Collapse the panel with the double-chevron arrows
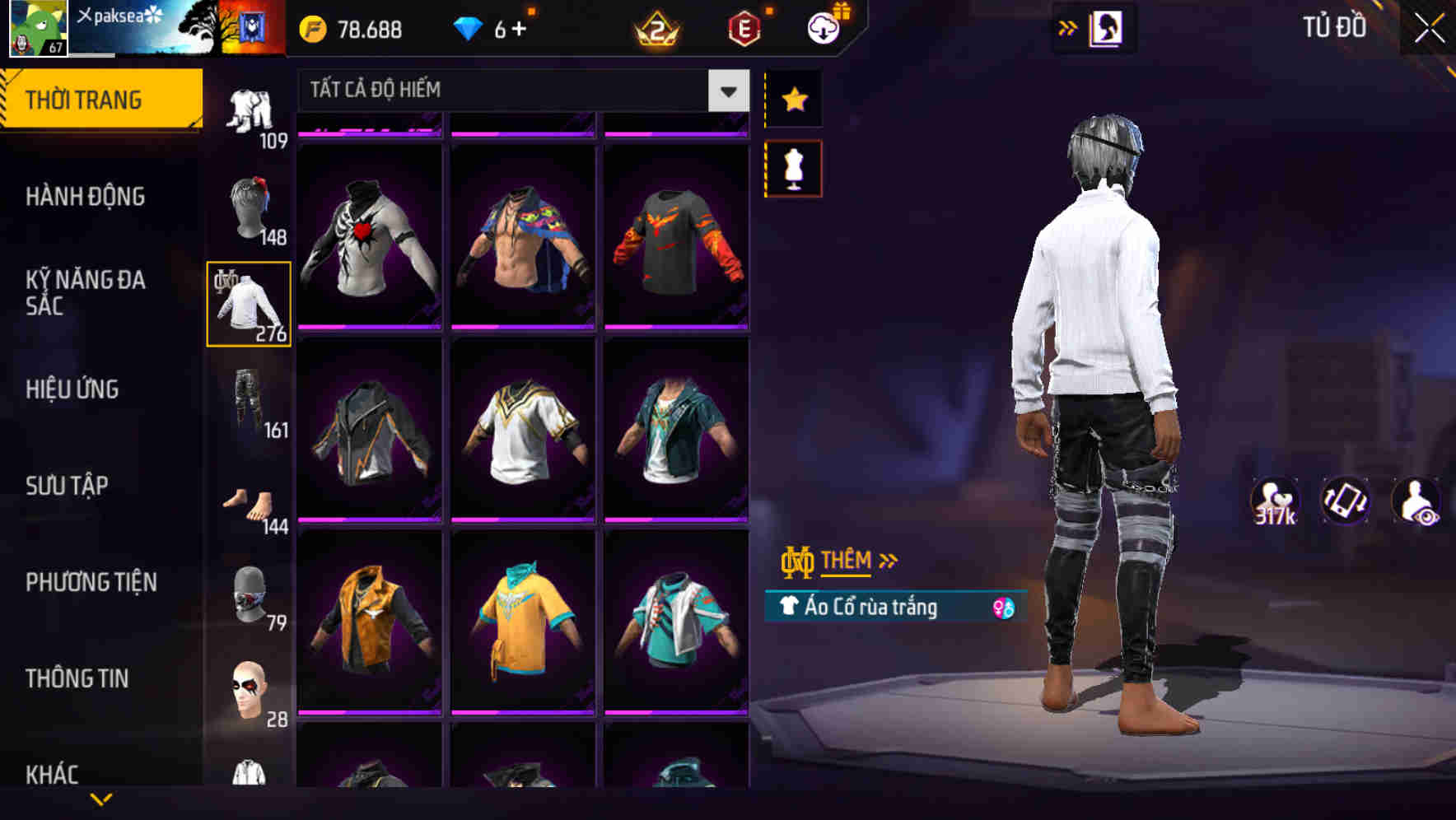The width and height of the screenshot is (1456, 820). point(1066,27)
